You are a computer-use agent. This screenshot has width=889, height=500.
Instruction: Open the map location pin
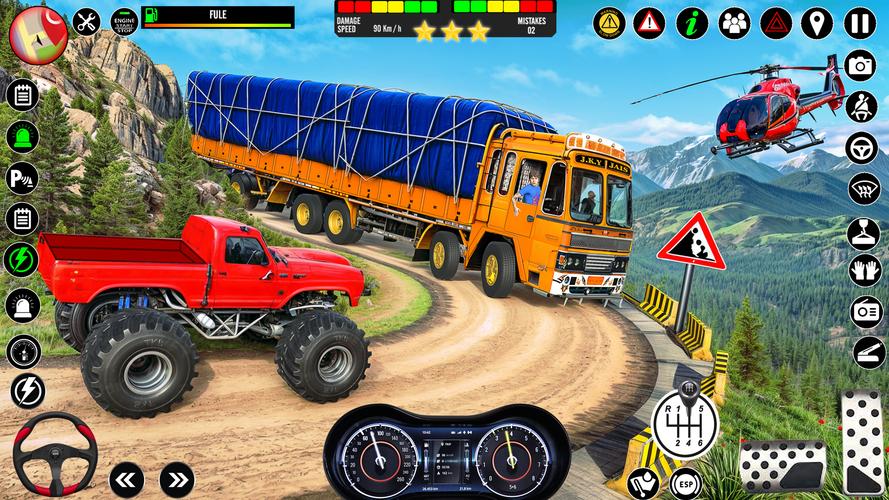tap(817, 22)
